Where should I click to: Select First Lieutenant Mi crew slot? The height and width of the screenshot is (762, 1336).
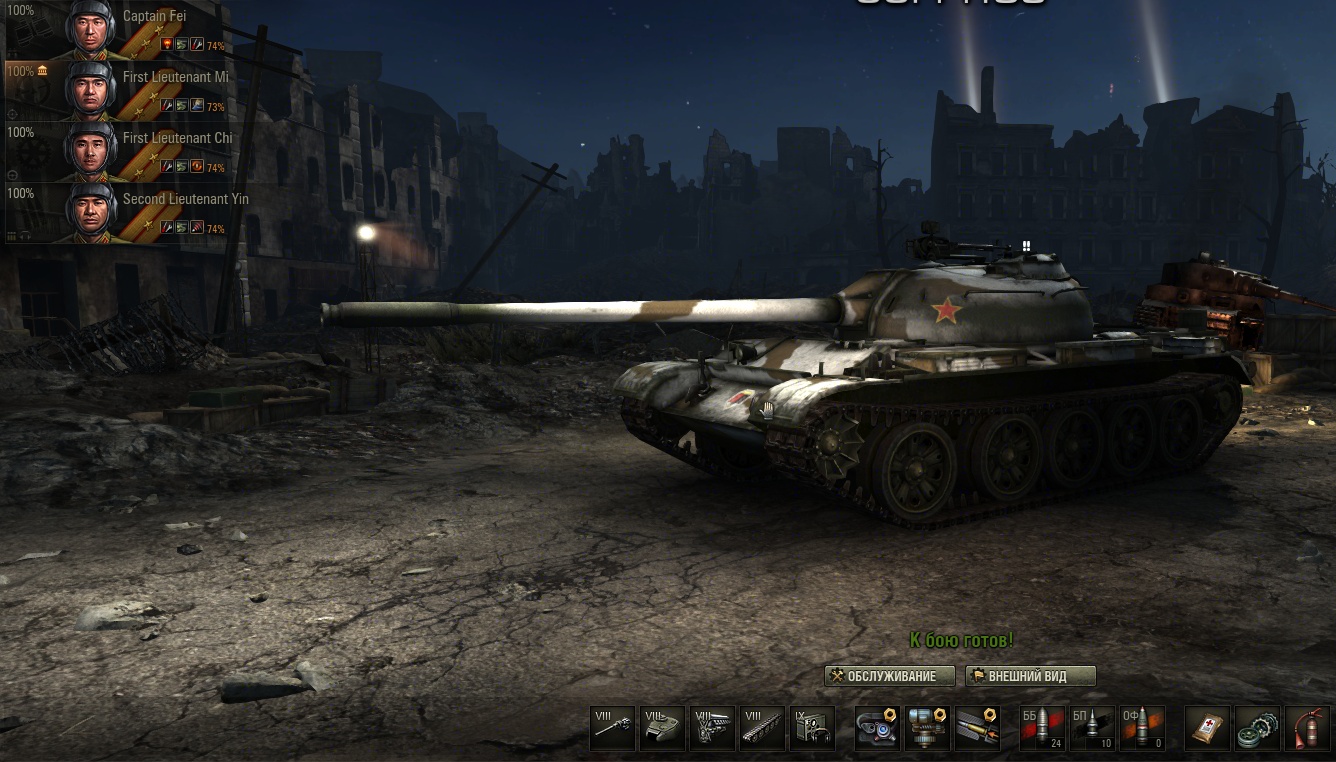(x=115, y=91)
